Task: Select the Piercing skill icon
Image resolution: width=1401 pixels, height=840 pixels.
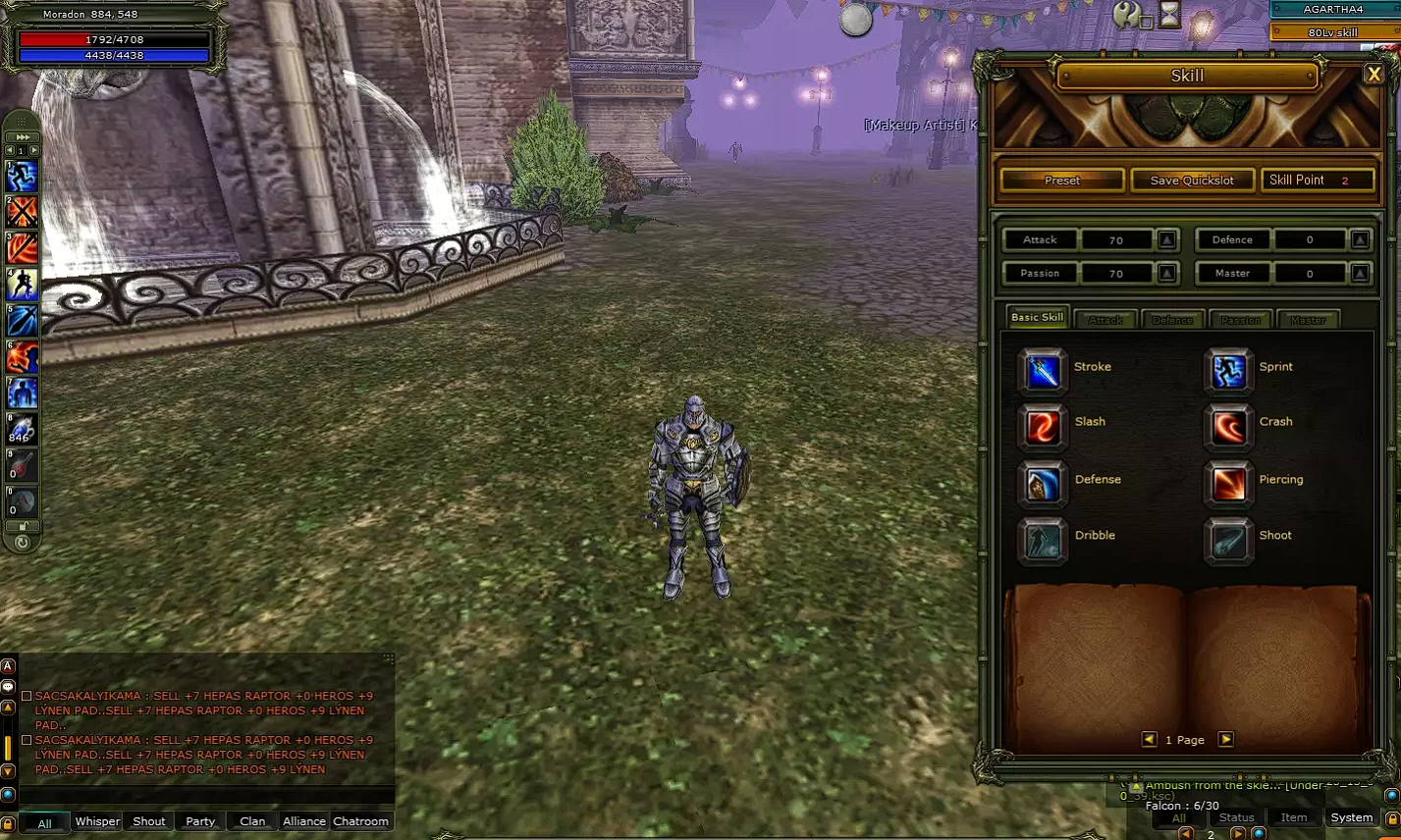Action: tap(1228, 485)
